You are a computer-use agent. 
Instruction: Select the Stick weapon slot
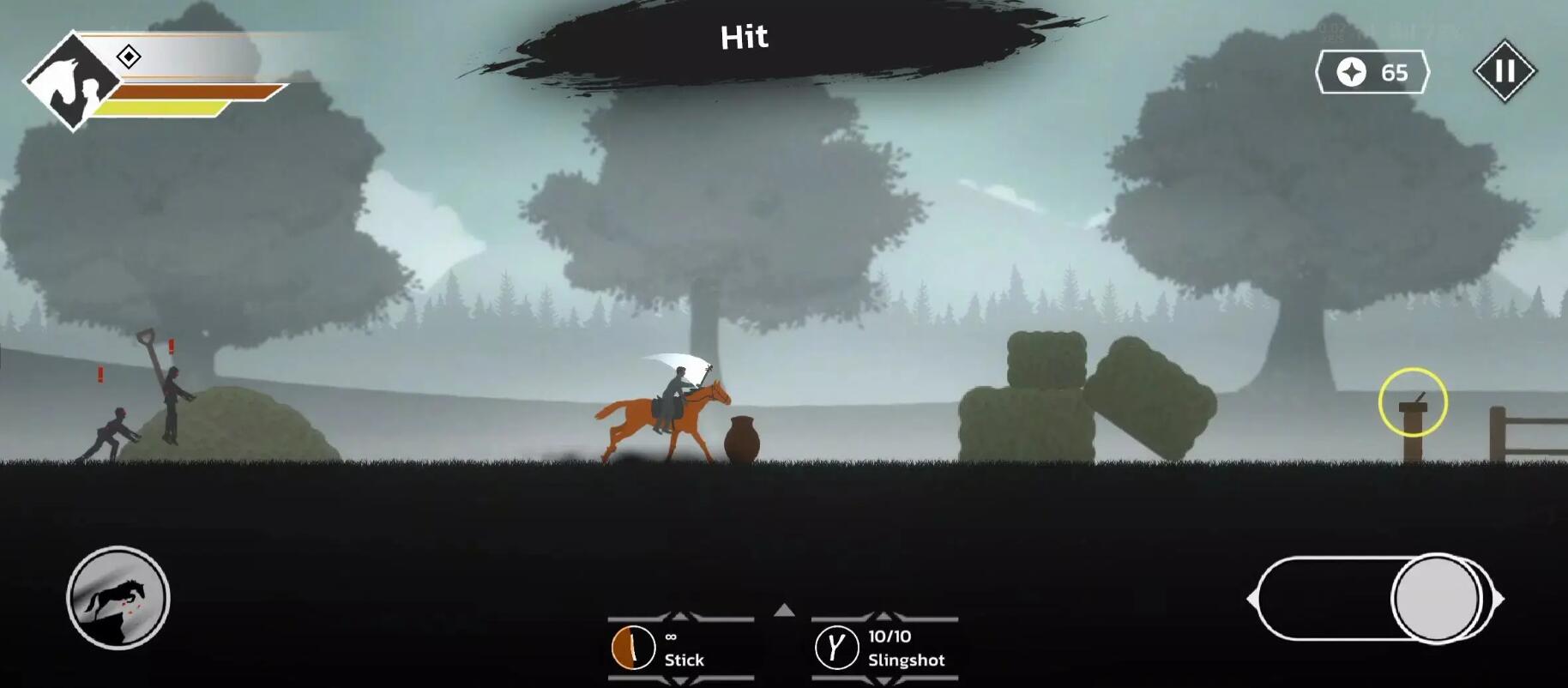(x=680, y=648)
